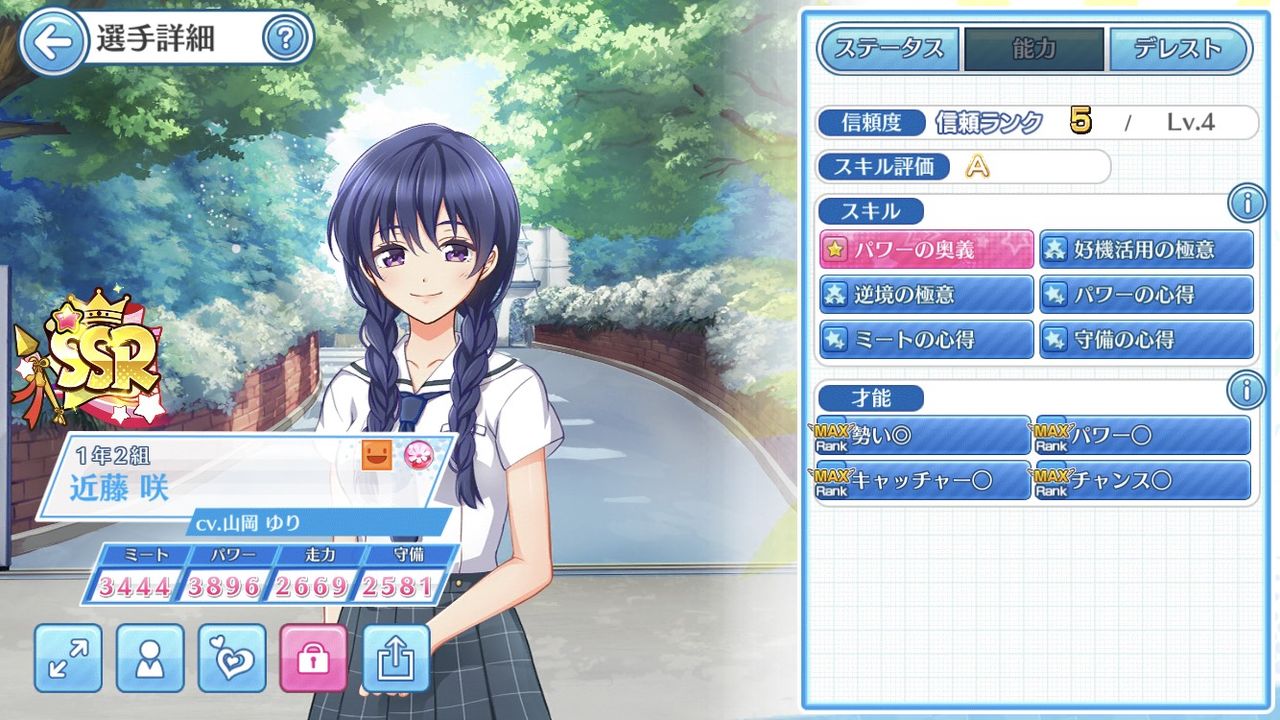Open the character profile icon

pyautogui.click(x=150, y=659)
